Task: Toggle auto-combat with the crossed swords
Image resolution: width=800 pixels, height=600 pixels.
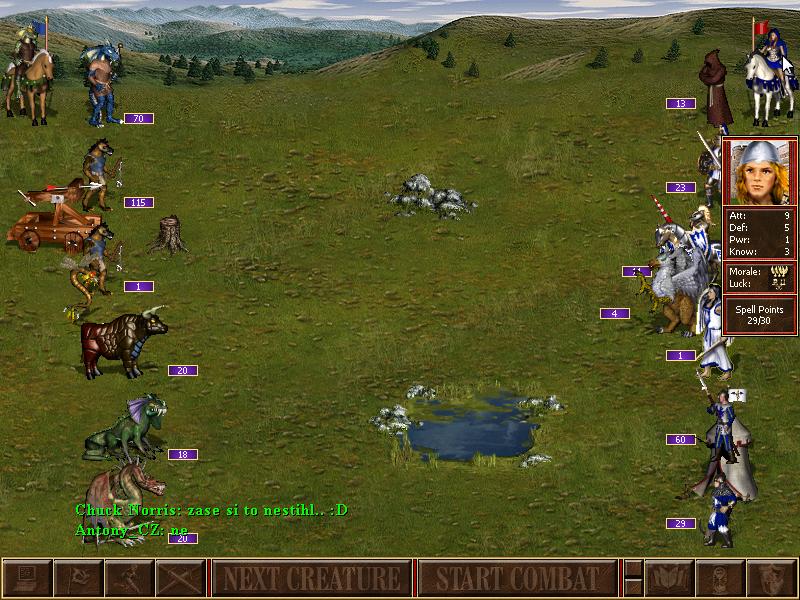Action: tap(180, 579)
